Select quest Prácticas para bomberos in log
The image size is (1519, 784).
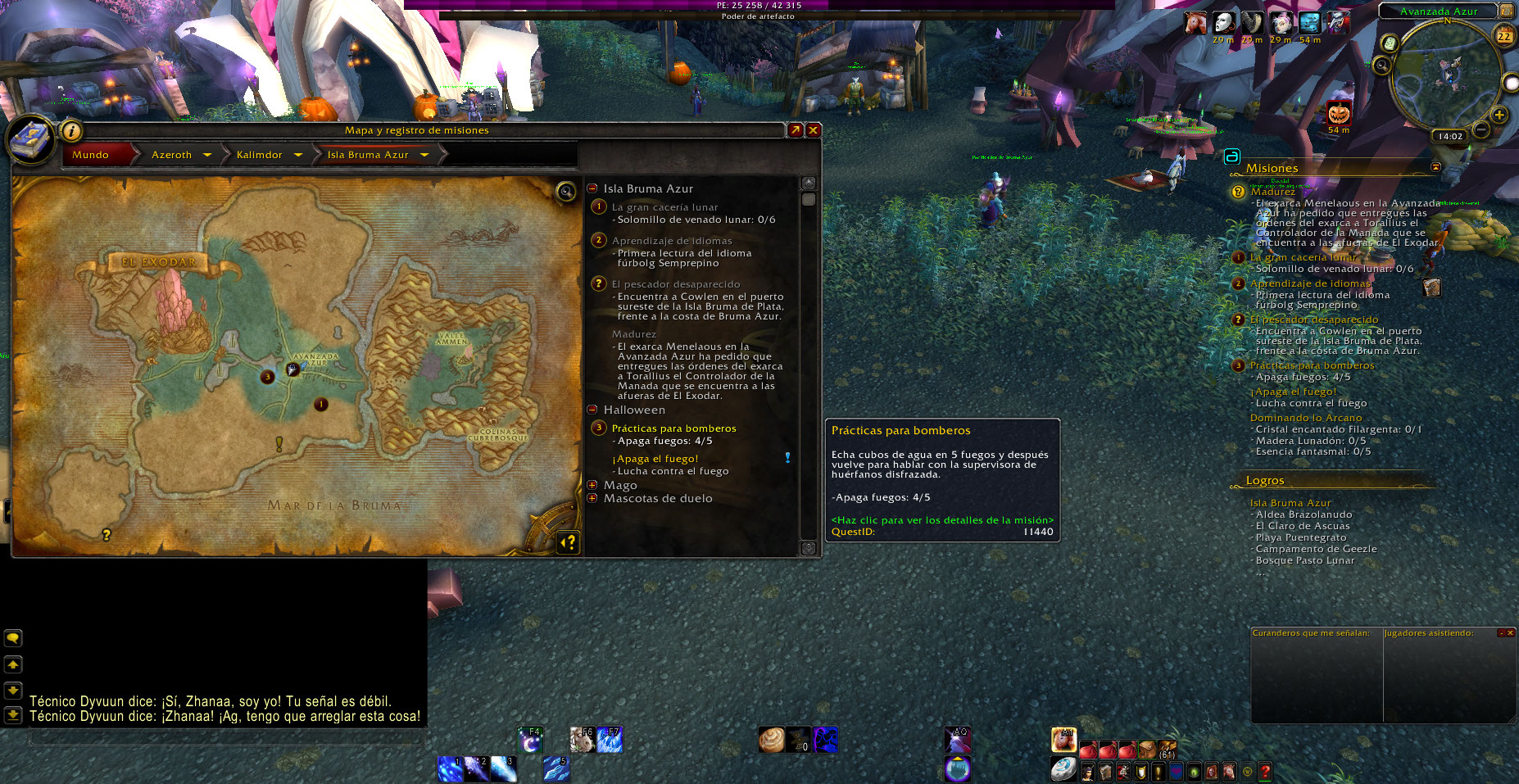click(673, 428)
